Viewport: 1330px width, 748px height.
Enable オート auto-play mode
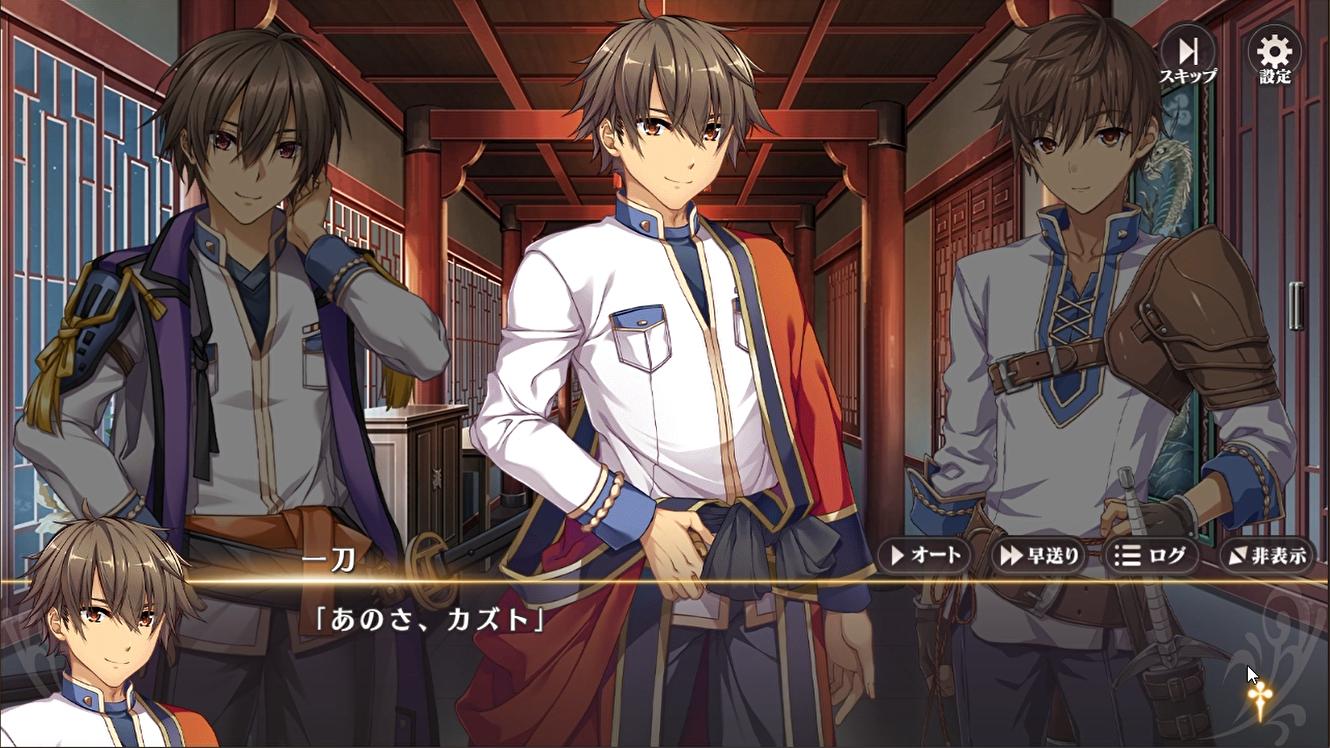point(925,555)
